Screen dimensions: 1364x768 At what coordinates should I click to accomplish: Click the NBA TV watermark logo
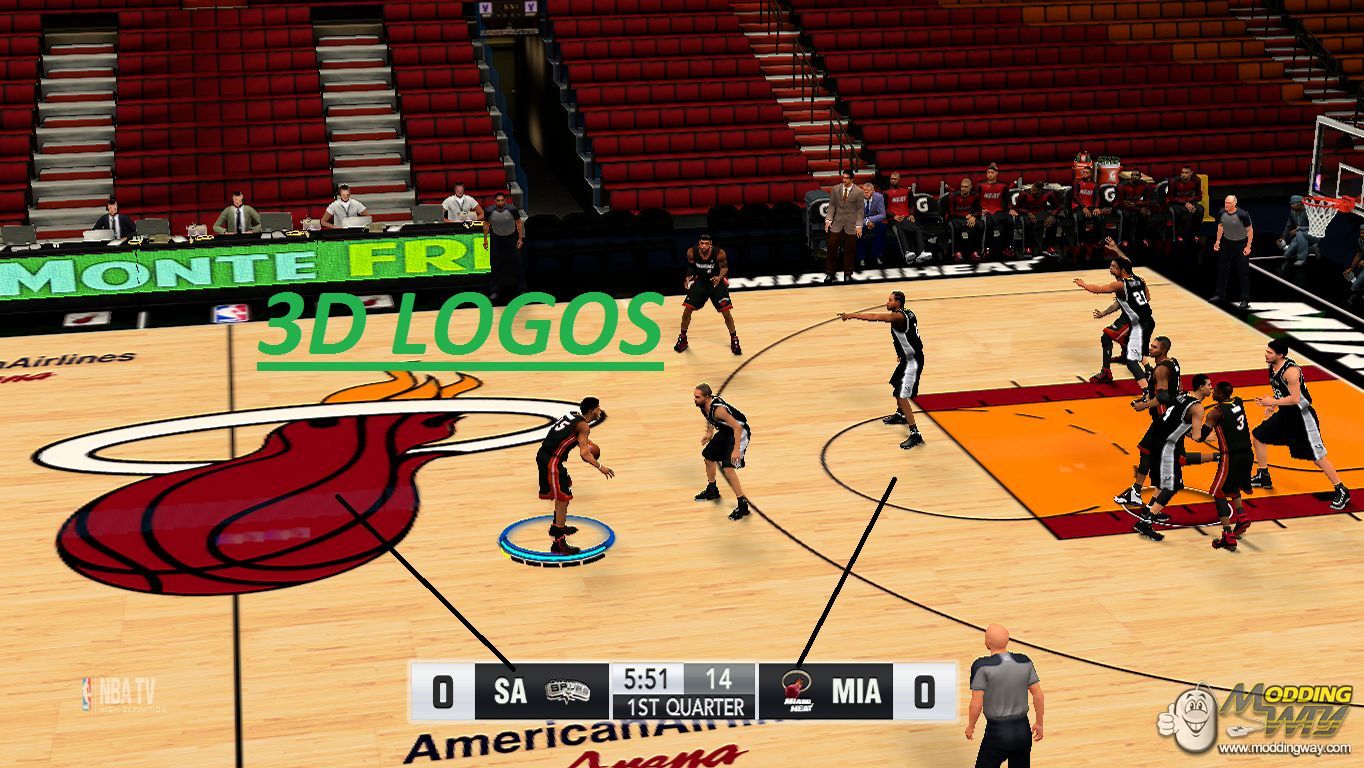point(119,693)
